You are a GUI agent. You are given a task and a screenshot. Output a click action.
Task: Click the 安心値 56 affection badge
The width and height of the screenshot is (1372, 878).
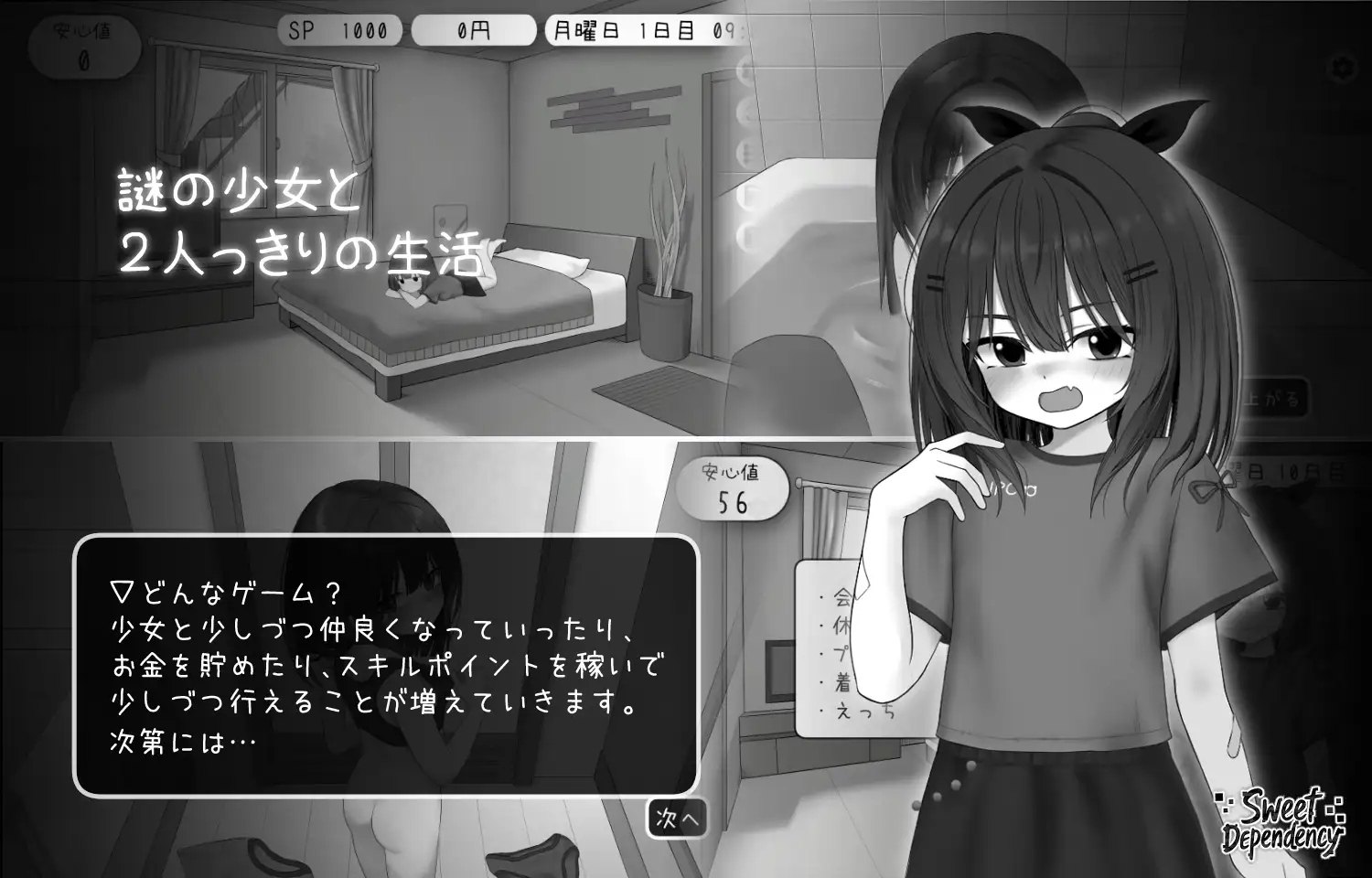click(x=734, y=486)
